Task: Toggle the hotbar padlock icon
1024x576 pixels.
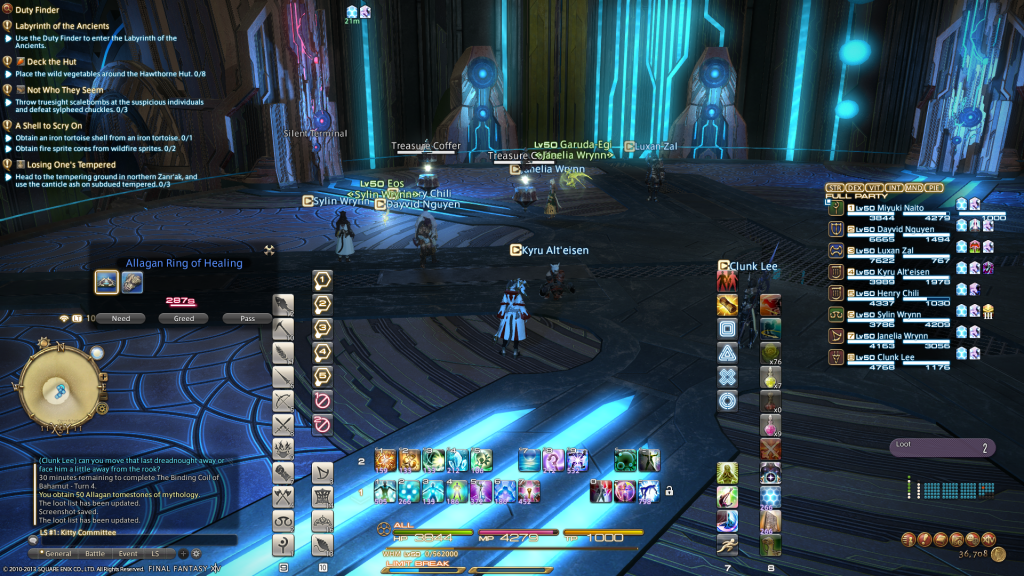Action: pyautogui.click(x=668, y=491)
